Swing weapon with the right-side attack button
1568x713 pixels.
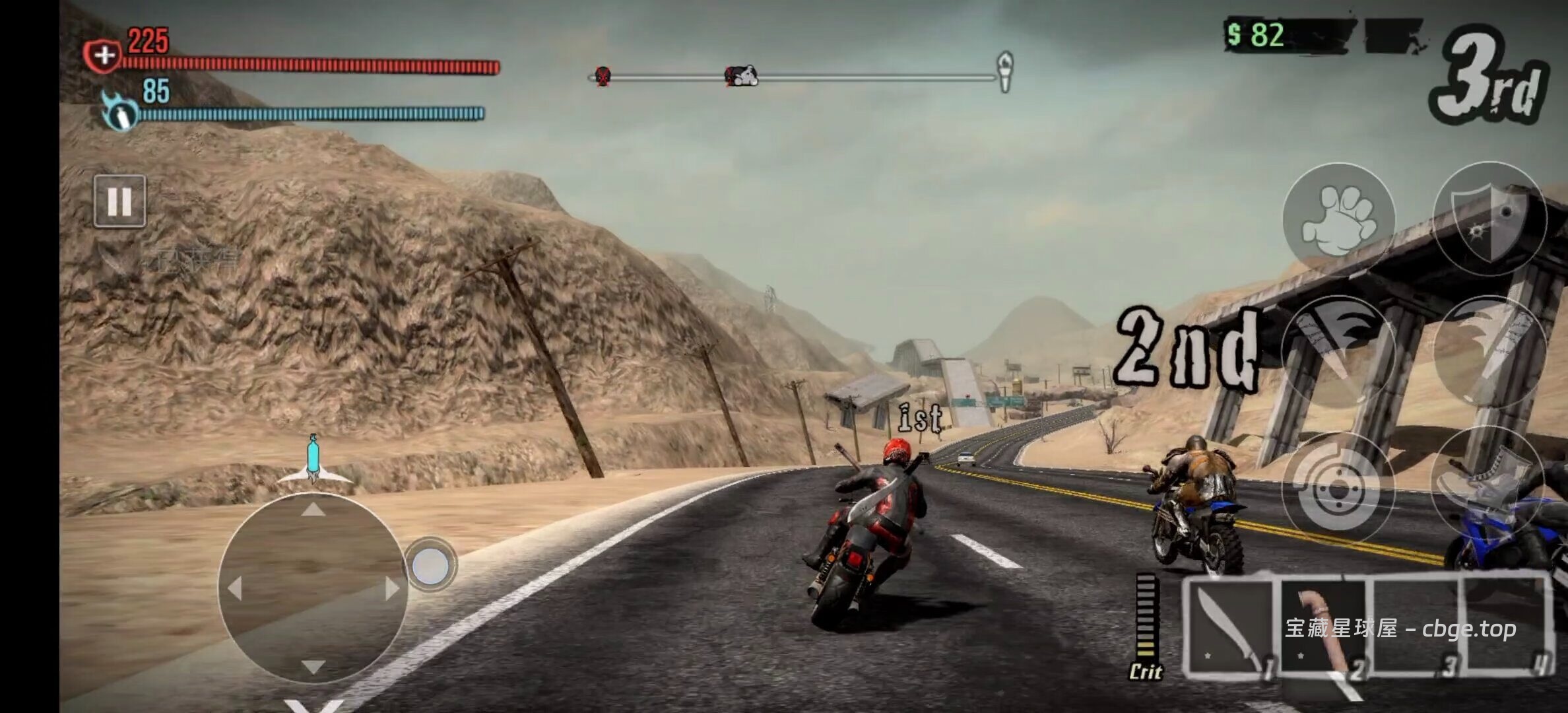pyautogui.click(x=1490, y=353)
